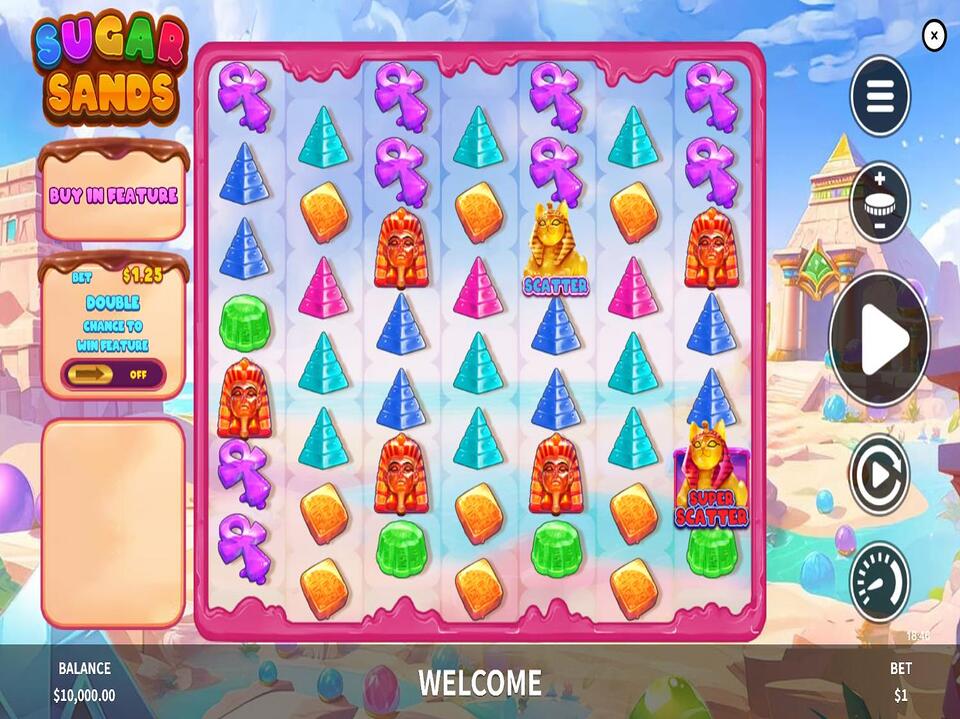Open the coin bet adjustment control

click(880, 203)
